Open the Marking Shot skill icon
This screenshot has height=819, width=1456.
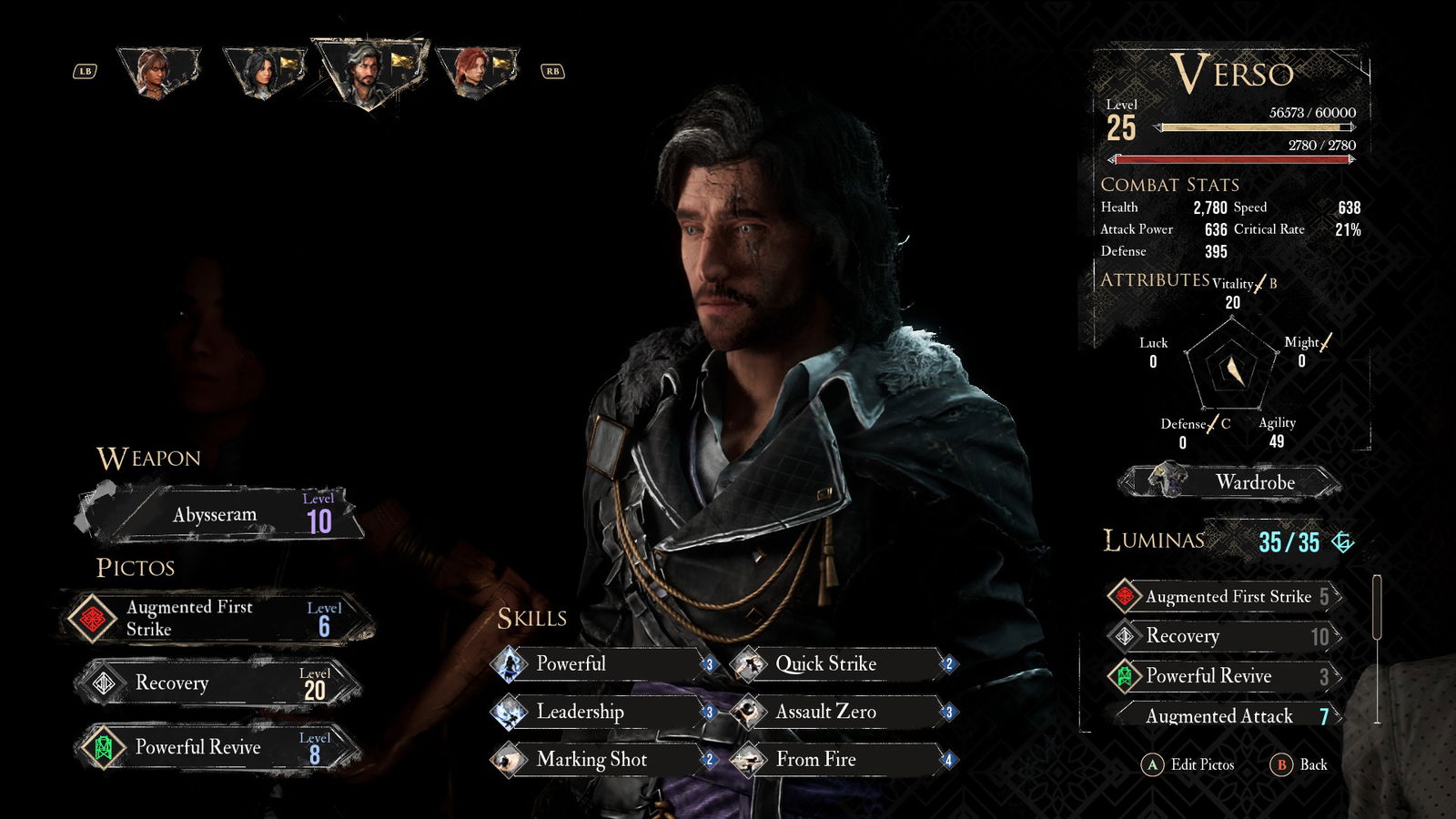[x=508, y=759]
